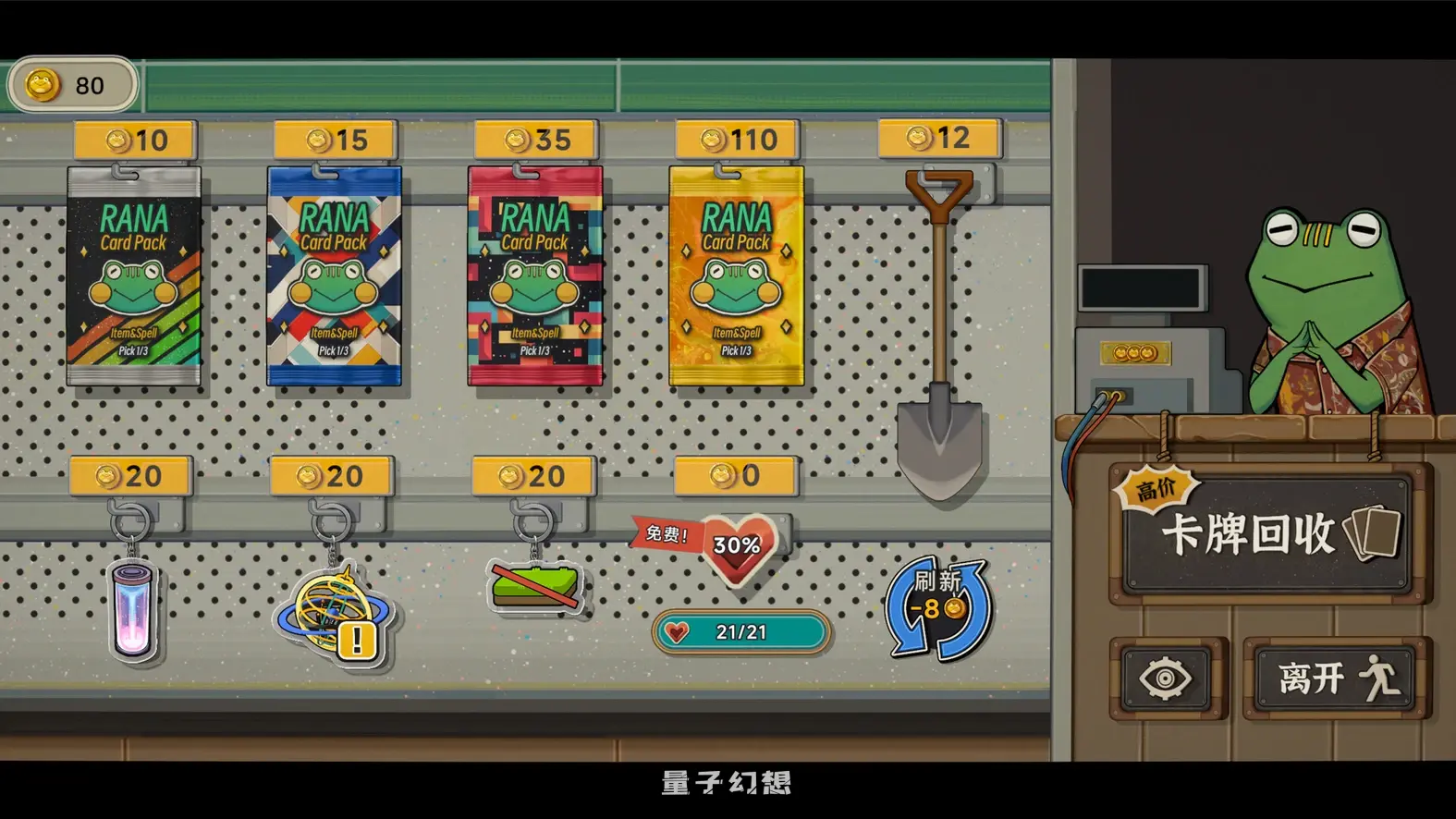Buy the silver RANA card pack for 10 coins

(134, 277)
